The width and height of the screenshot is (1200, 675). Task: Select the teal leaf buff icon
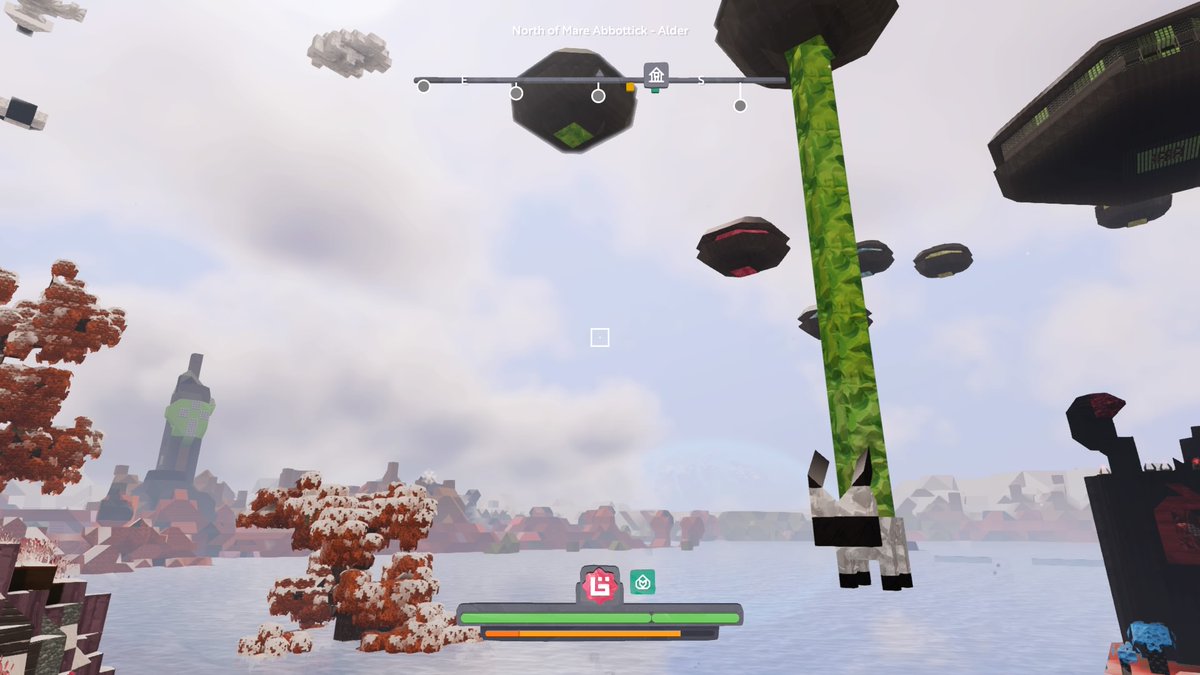click(642, 582)
